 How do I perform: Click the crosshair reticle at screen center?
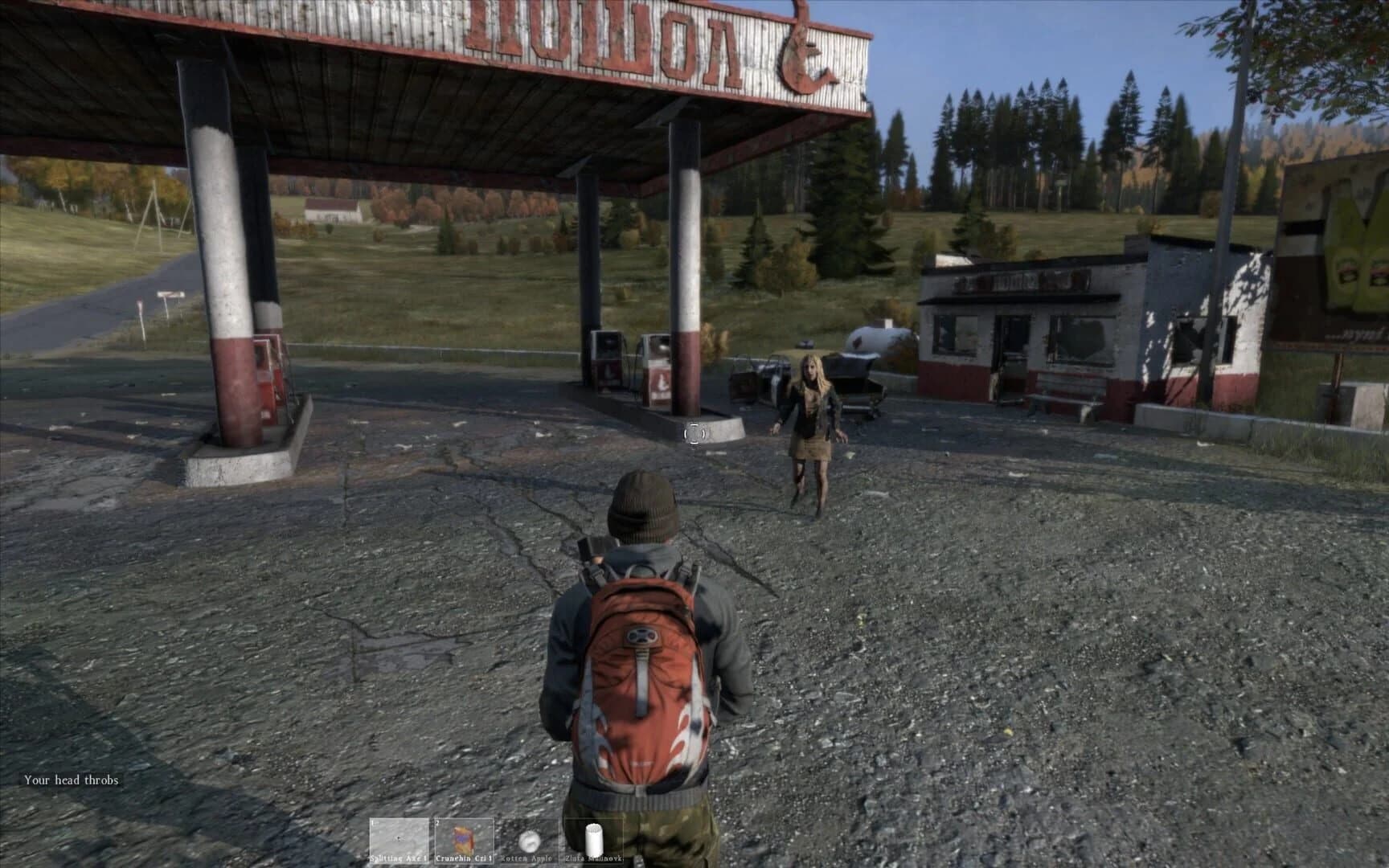pyautogui.click(x=693, y=432)
